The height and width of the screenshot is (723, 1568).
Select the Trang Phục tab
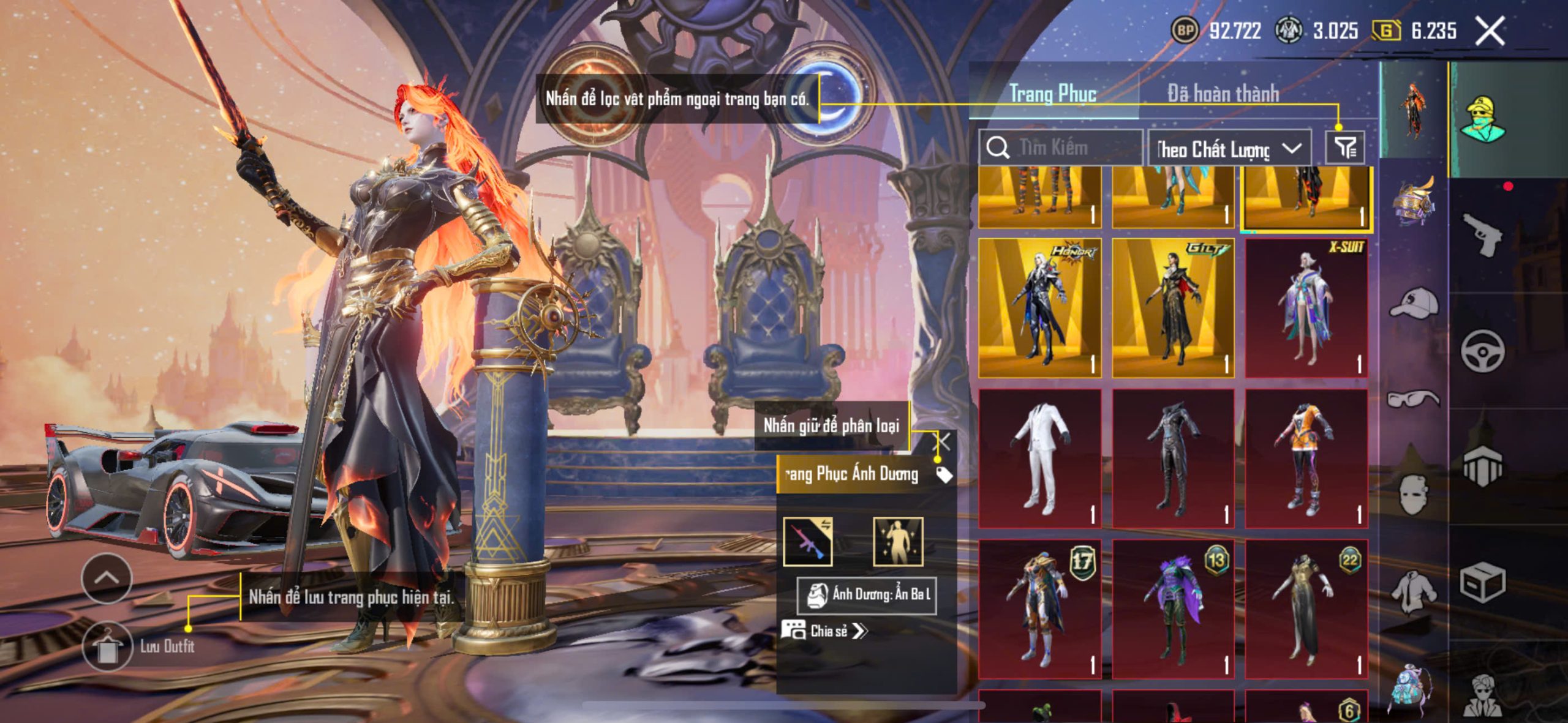1052,93
